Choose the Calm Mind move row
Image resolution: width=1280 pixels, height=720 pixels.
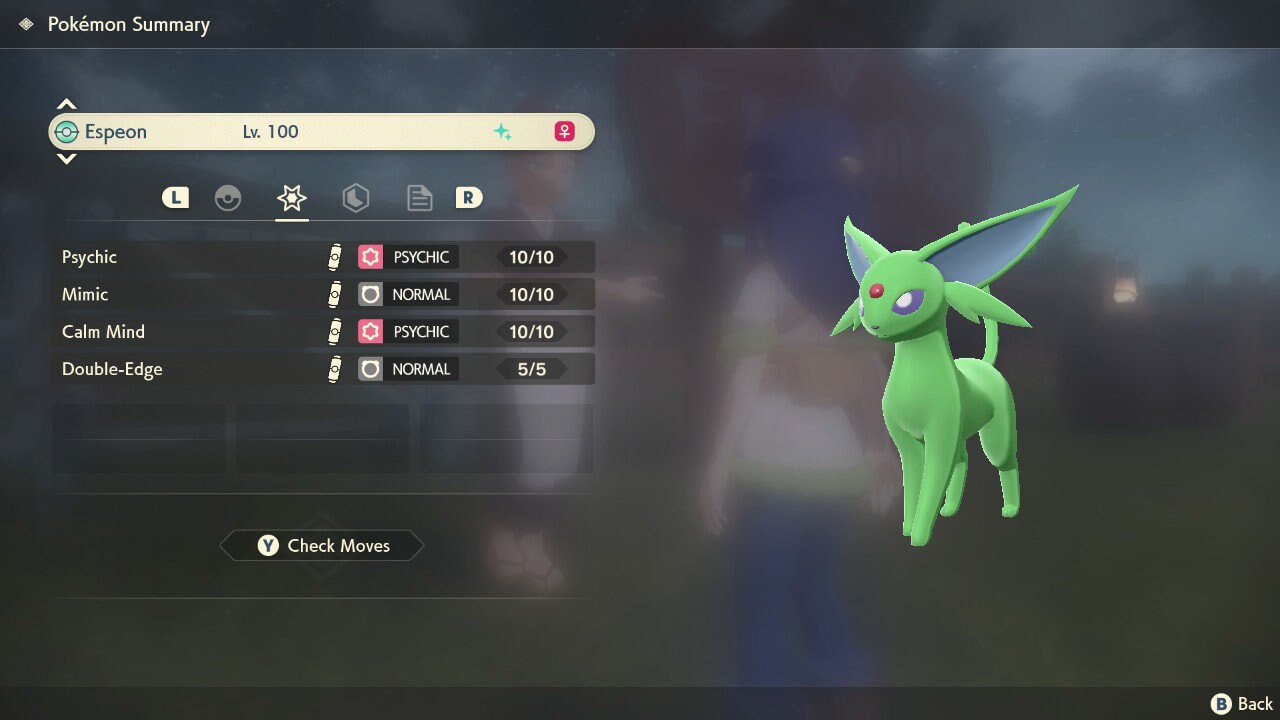(x=323, y=331)
